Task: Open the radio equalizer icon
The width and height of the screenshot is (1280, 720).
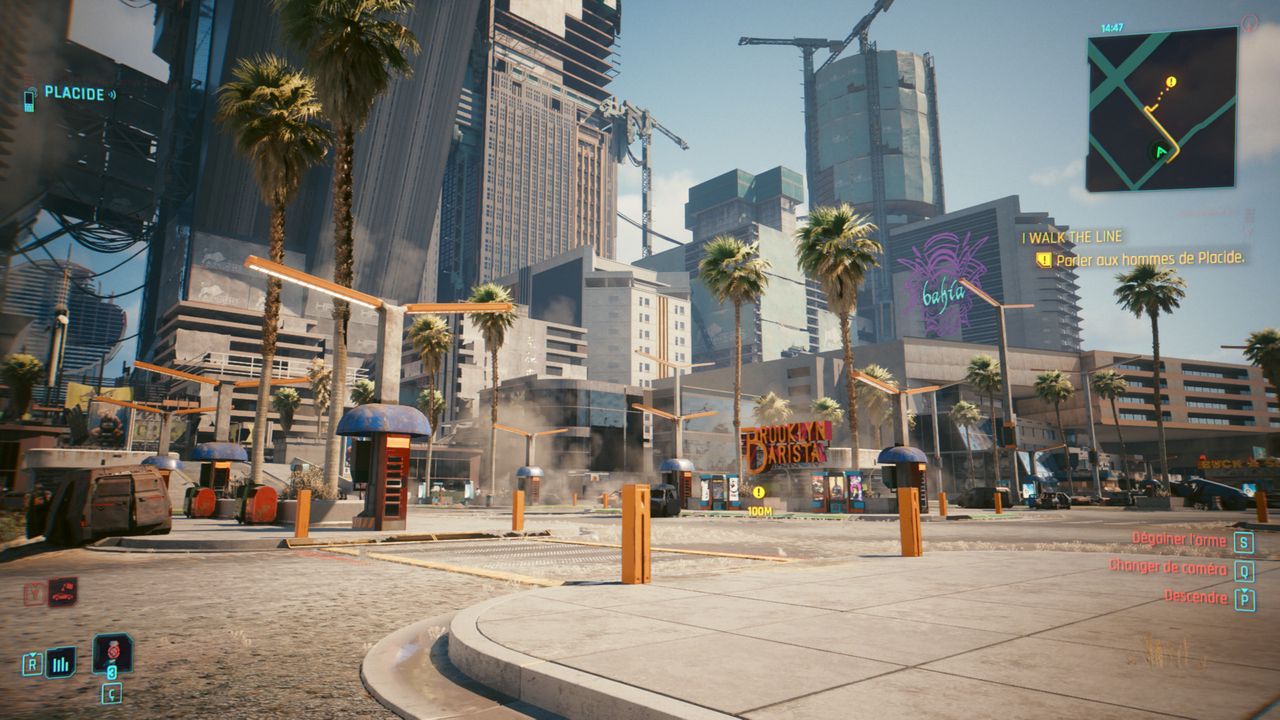Action: tap(60, 662)
